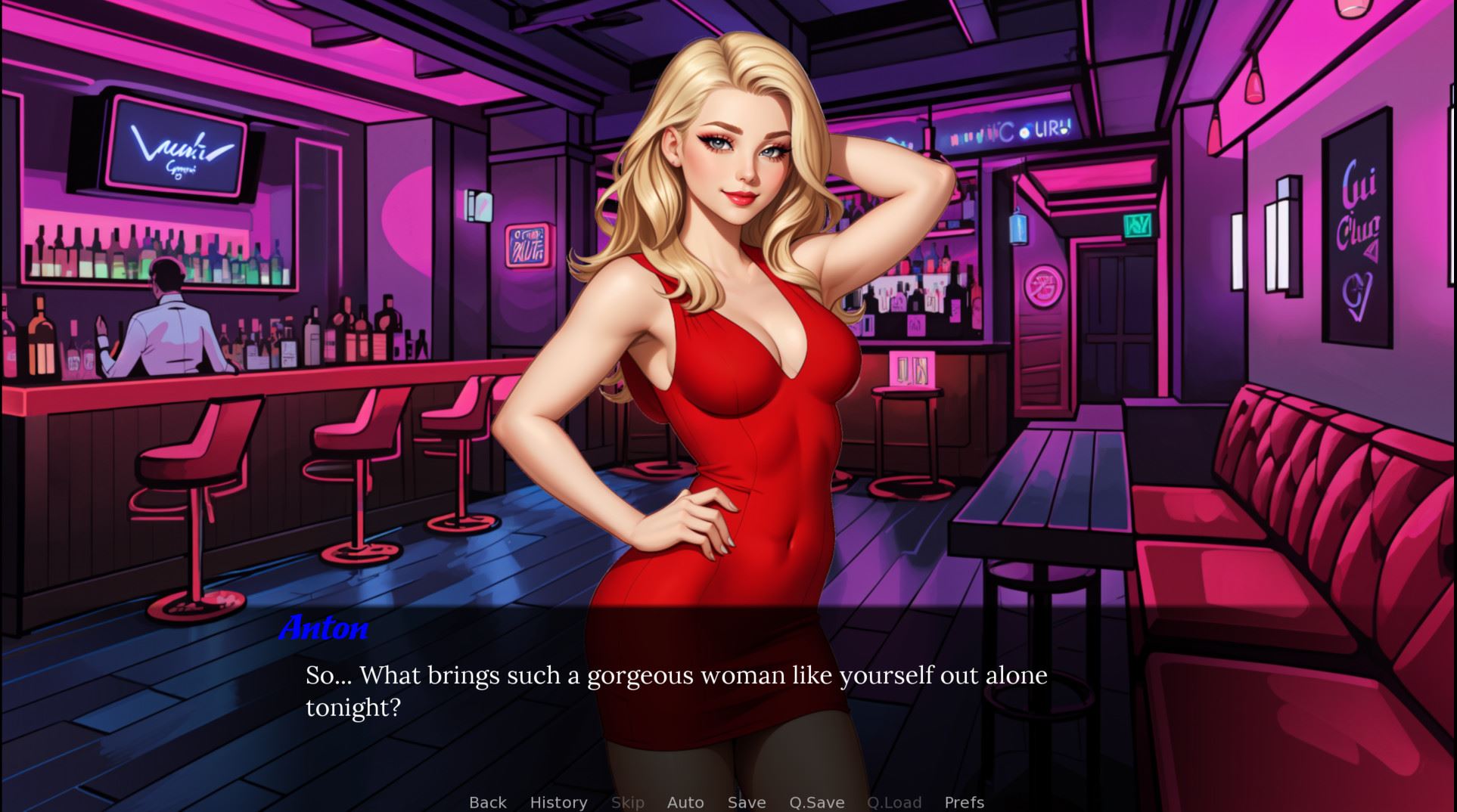
Task: Advance Anton's dialogue by clicking the text box
Action: pyautogui.click(x=676, y=691)
